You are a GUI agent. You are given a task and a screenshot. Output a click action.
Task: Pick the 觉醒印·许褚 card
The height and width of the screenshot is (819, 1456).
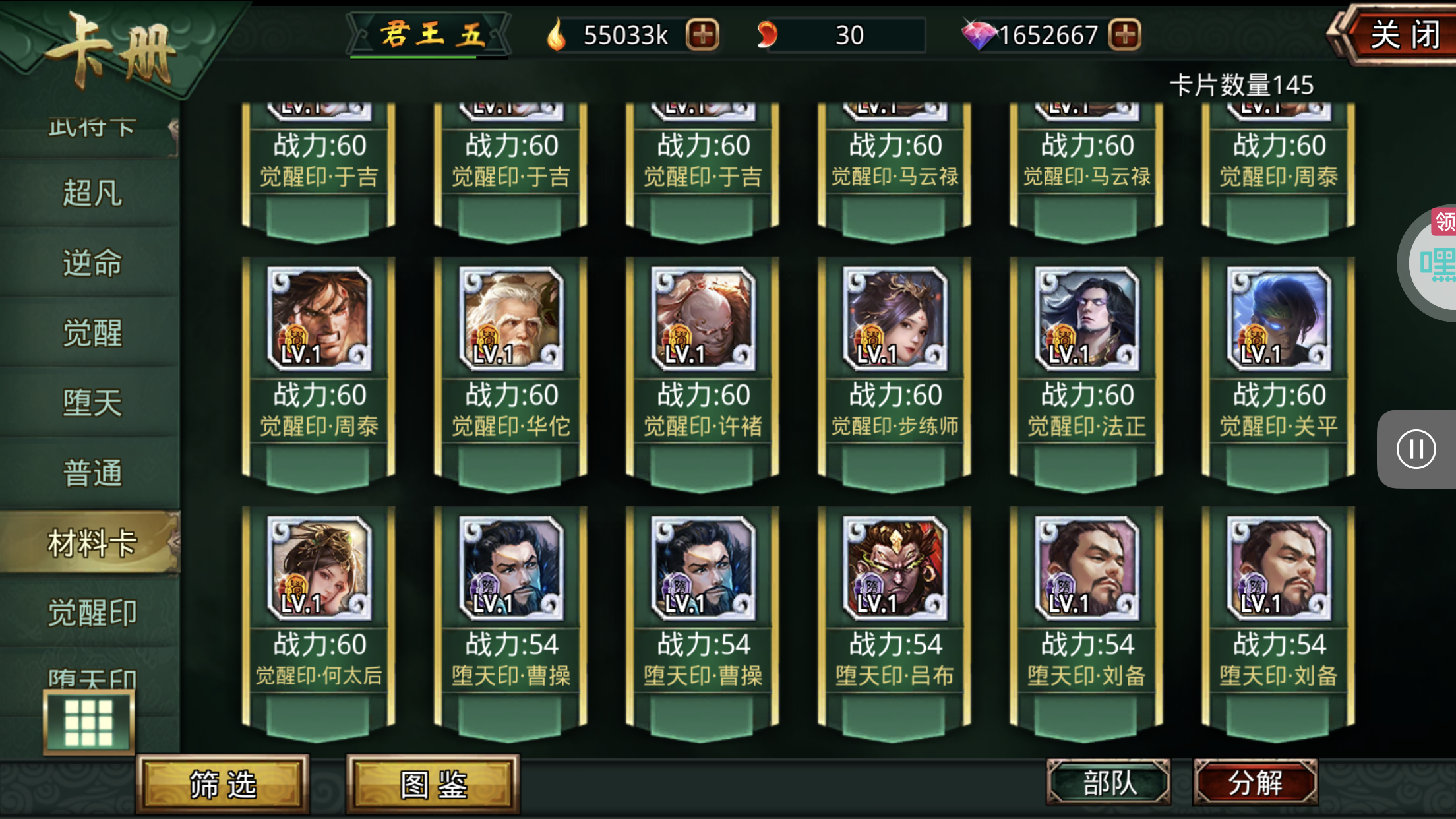(703, 369)
